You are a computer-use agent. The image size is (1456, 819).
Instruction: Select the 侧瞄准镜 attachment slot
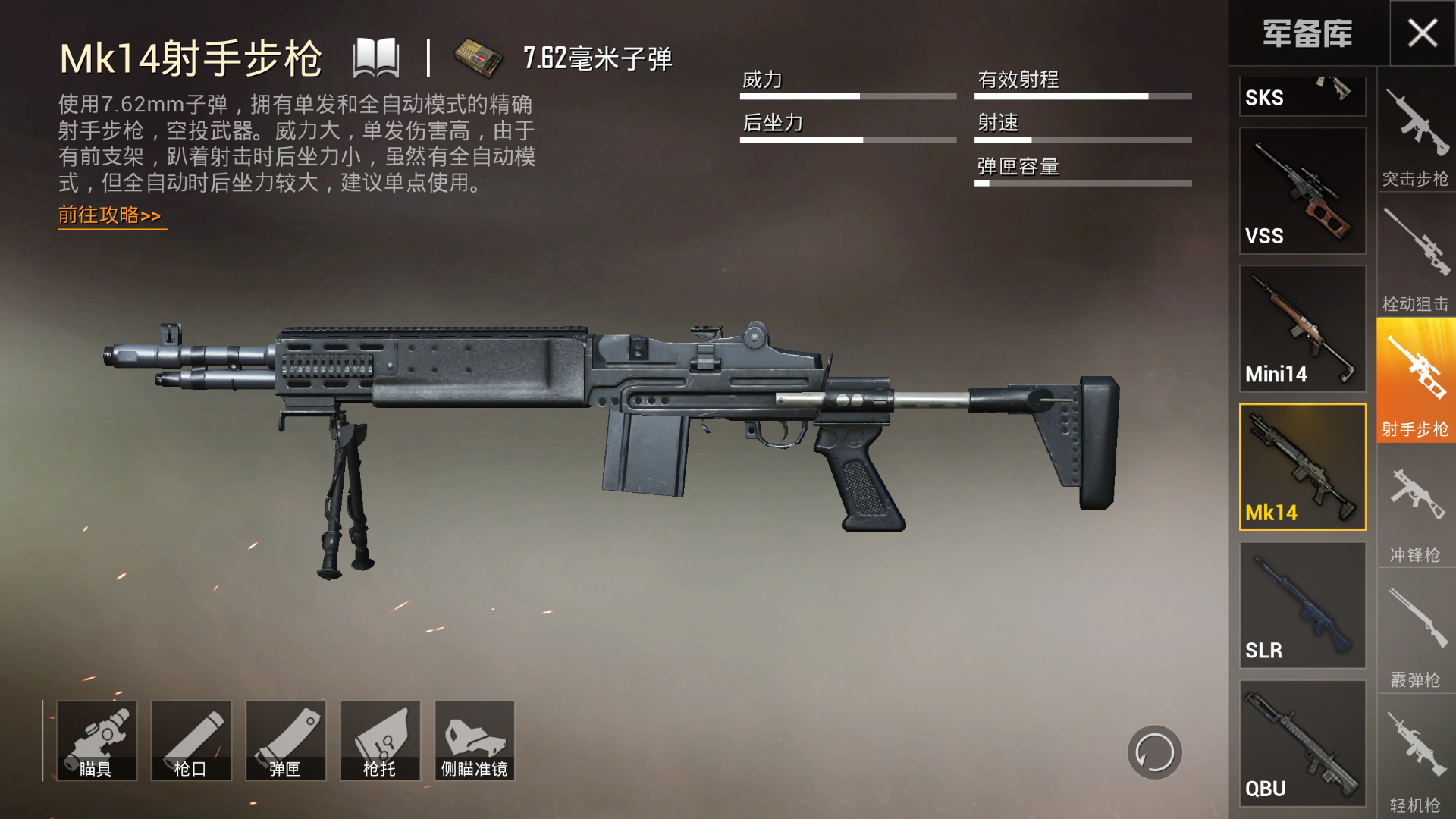click(474, 739)
